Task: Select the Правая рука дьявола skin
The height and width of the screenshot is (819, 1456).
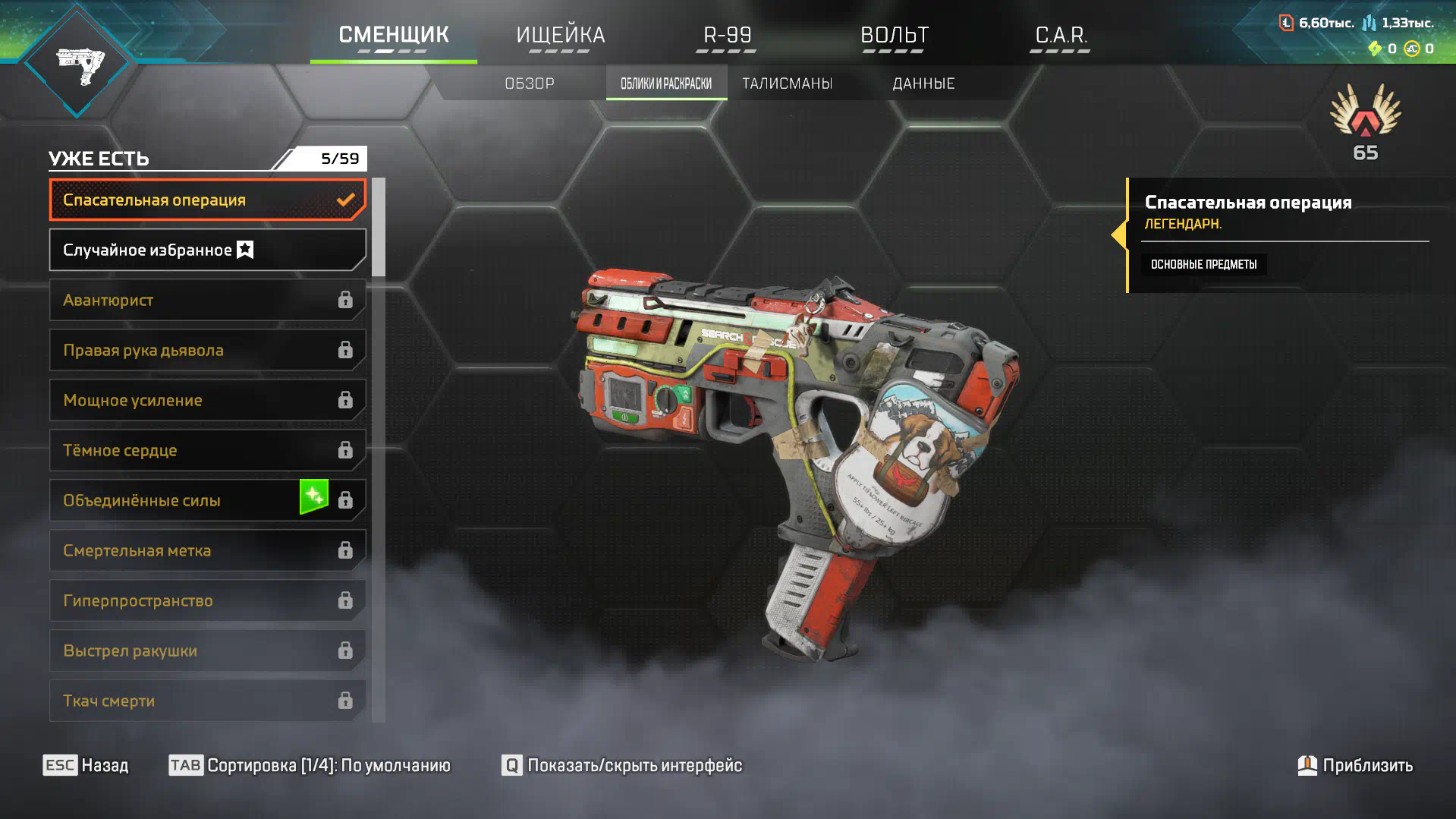Action: pyautogui.click(x=207, y=350)
